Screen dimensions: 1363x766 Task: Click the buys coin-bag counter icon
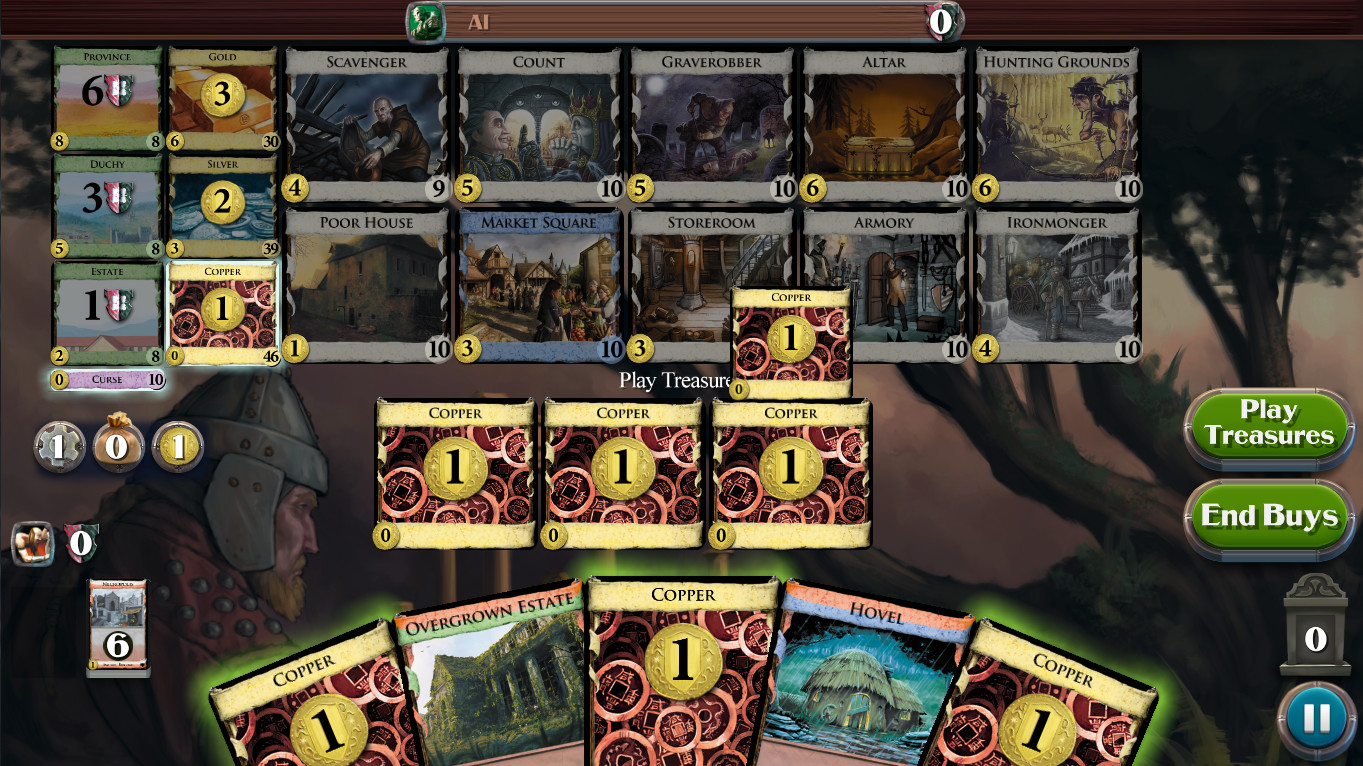(117, 446)
